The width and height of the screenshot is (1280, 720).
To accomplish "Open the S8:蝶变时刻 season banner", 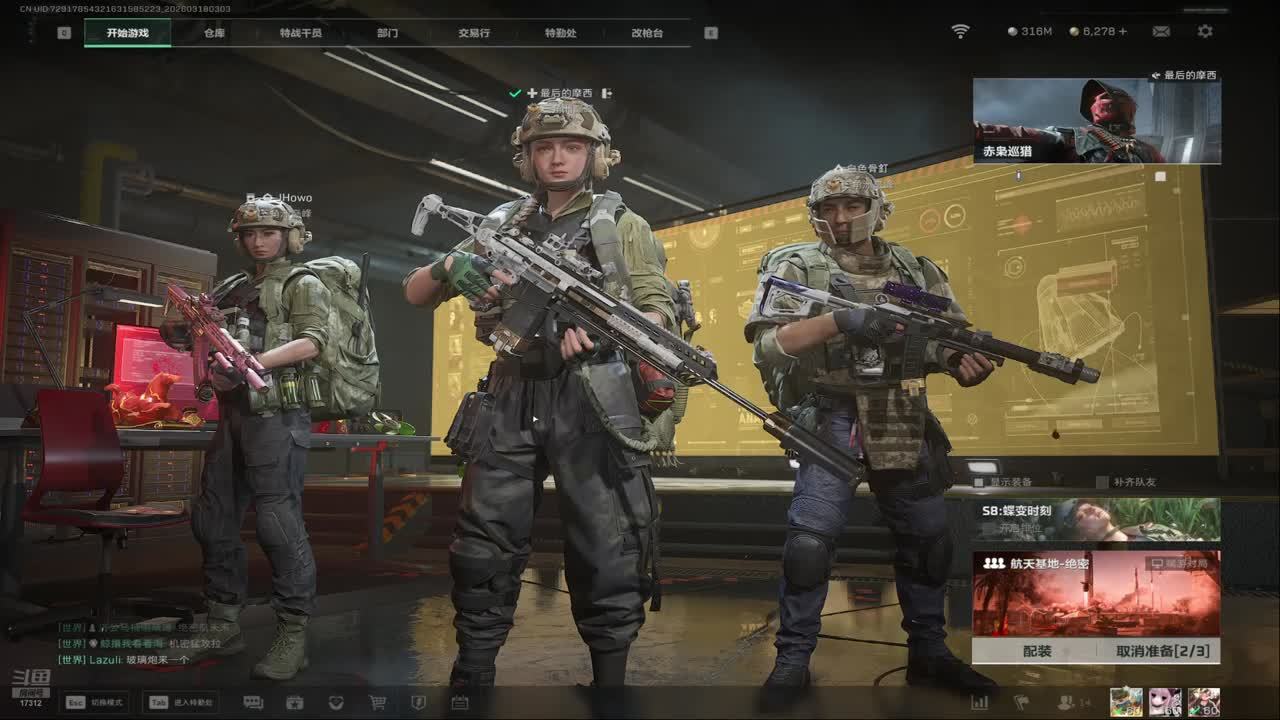I will click(1096, 520).
